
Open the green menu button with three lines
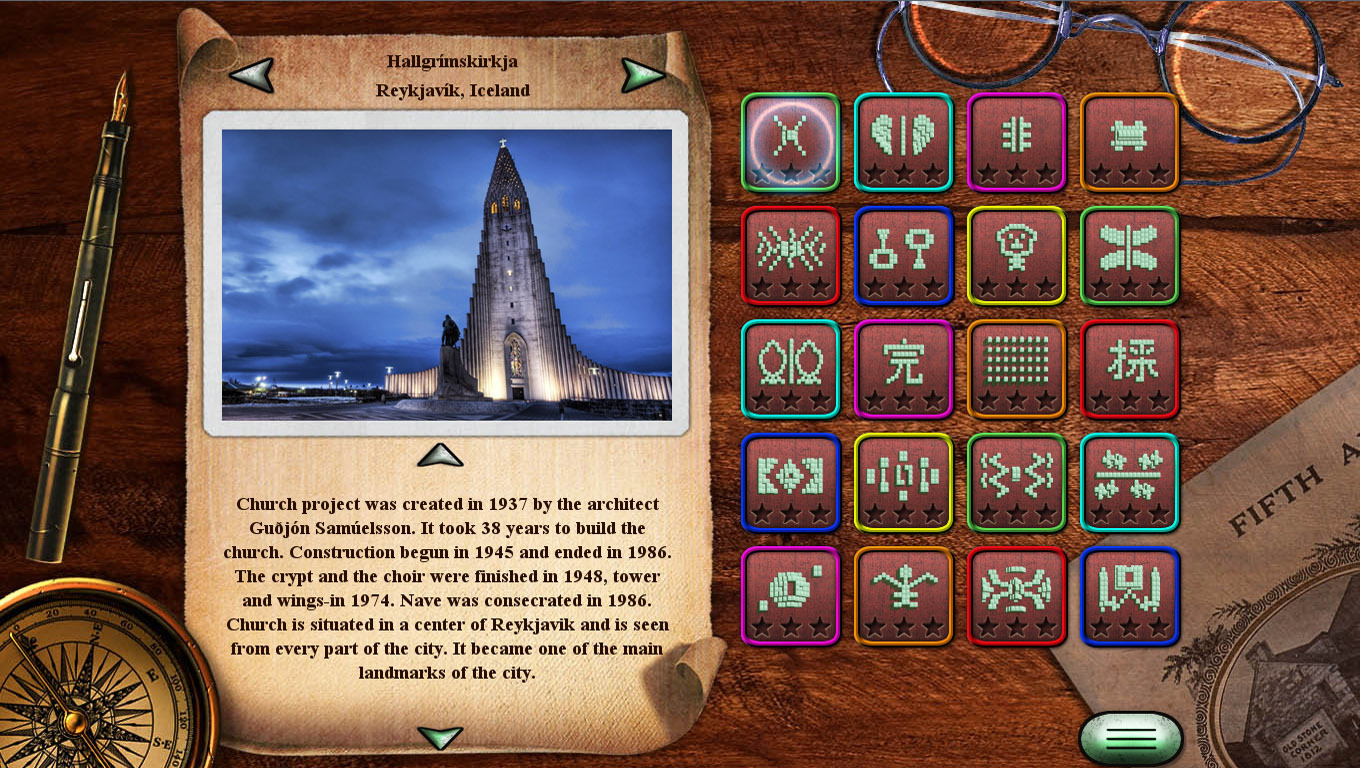point(1130,739)
